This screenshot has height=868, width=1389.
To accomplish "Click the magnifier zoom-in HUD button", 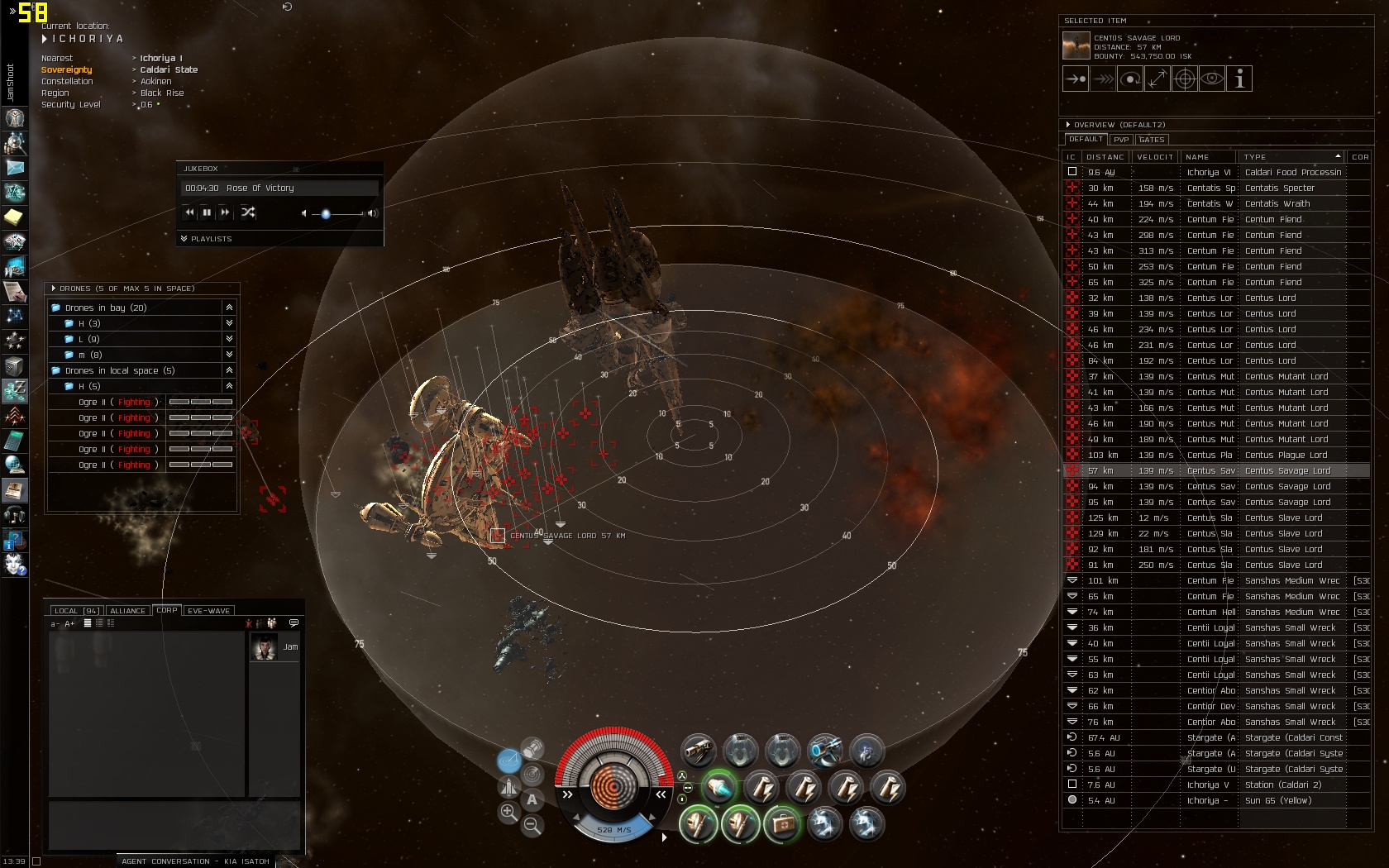I will (x=508, y=813).
